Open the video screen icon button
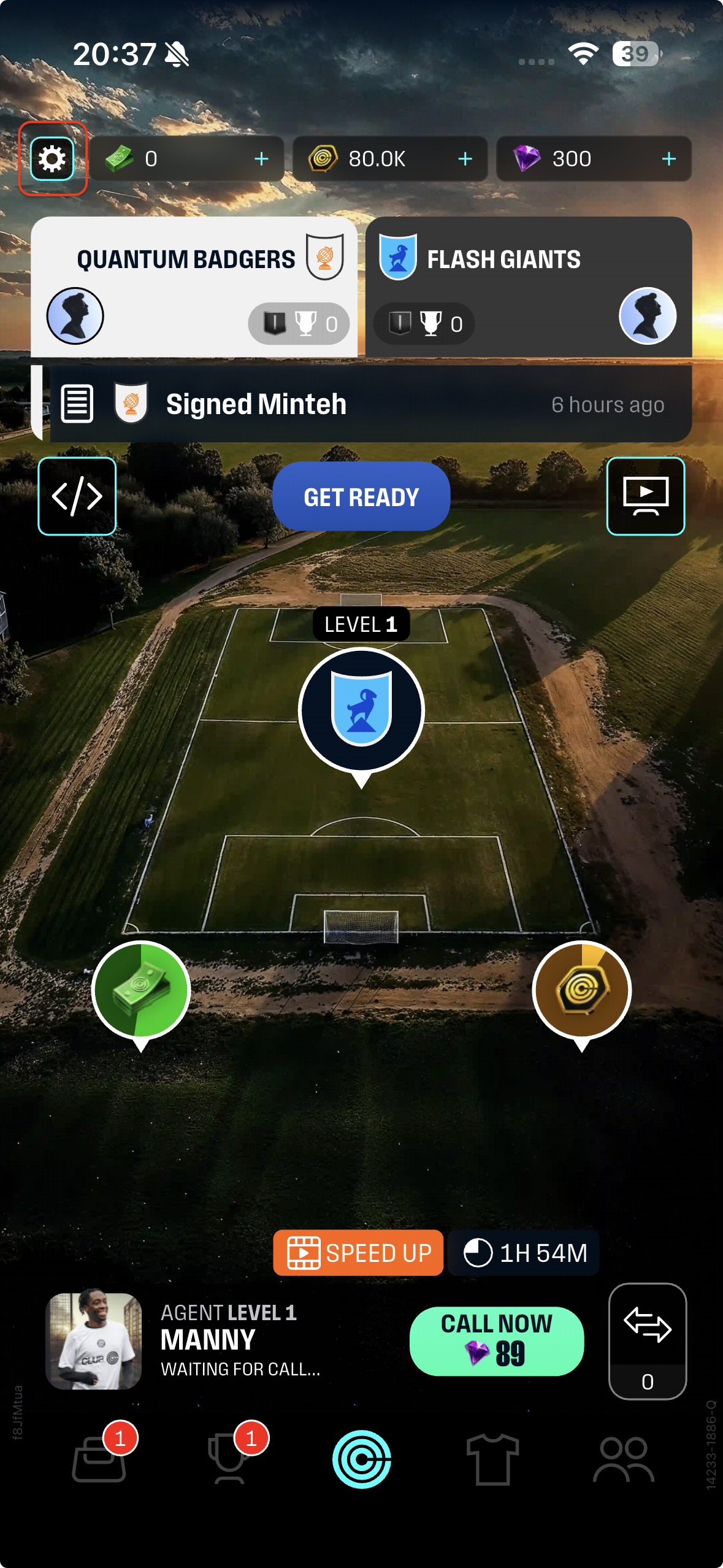723x1568 pixels. (x=645, y=496)
